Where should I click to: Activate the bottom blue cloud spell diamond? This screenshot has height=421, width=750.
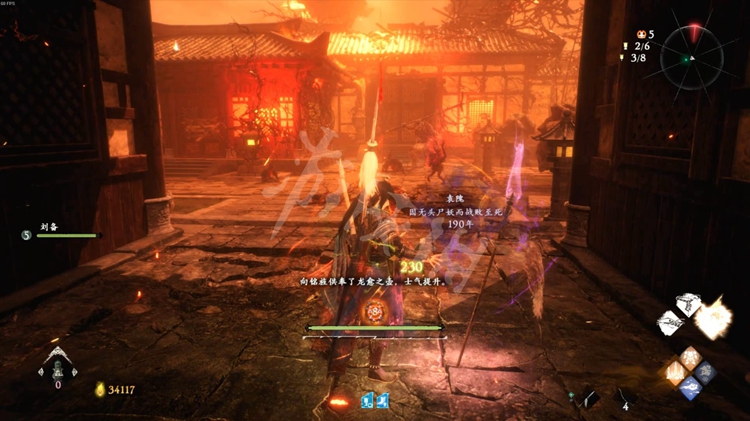click(x=690, y=387)
